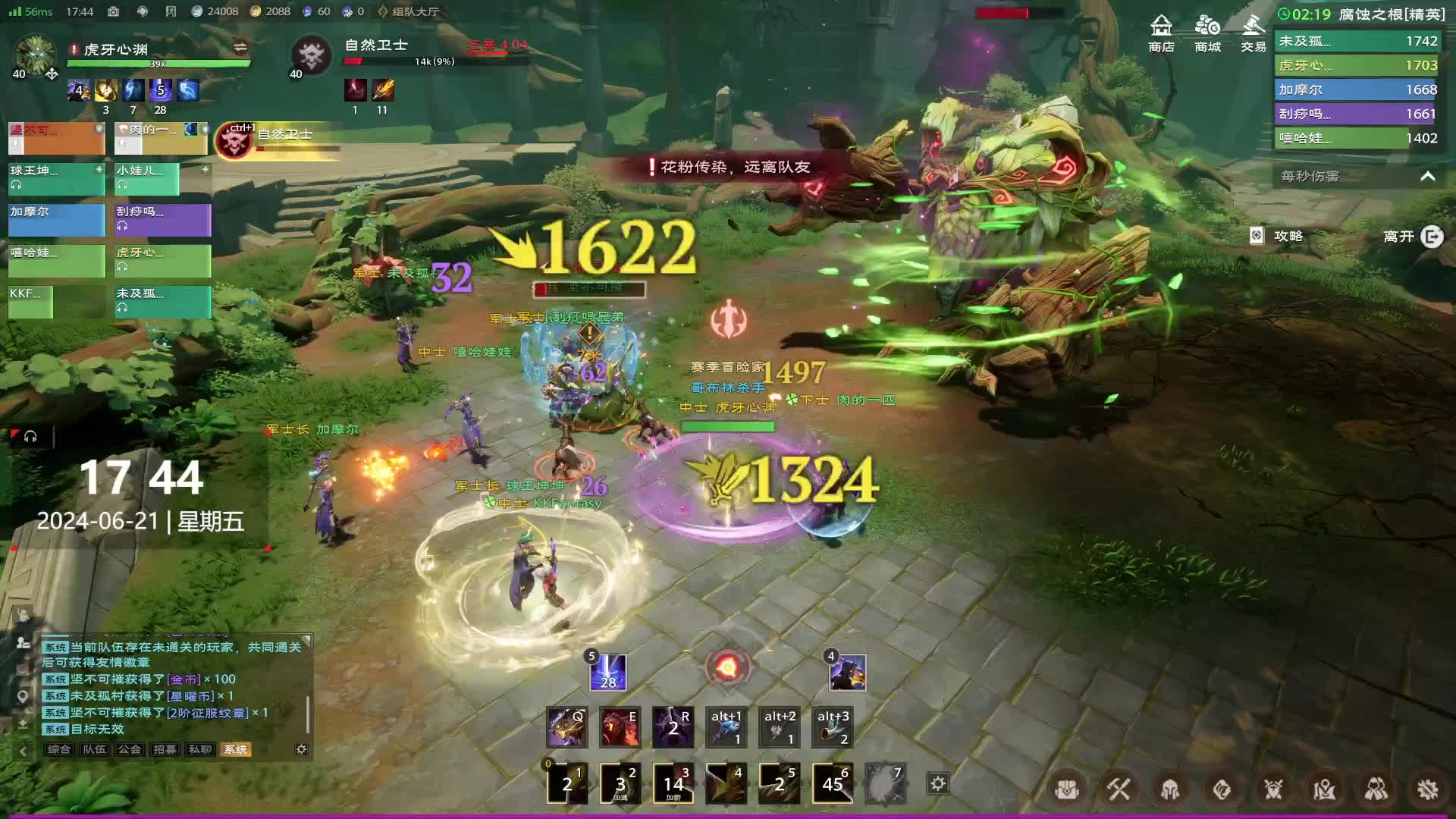Open chat settings gear
Image resolution: width=1456 pixels, height=819 pixels.
pos(301,749)
